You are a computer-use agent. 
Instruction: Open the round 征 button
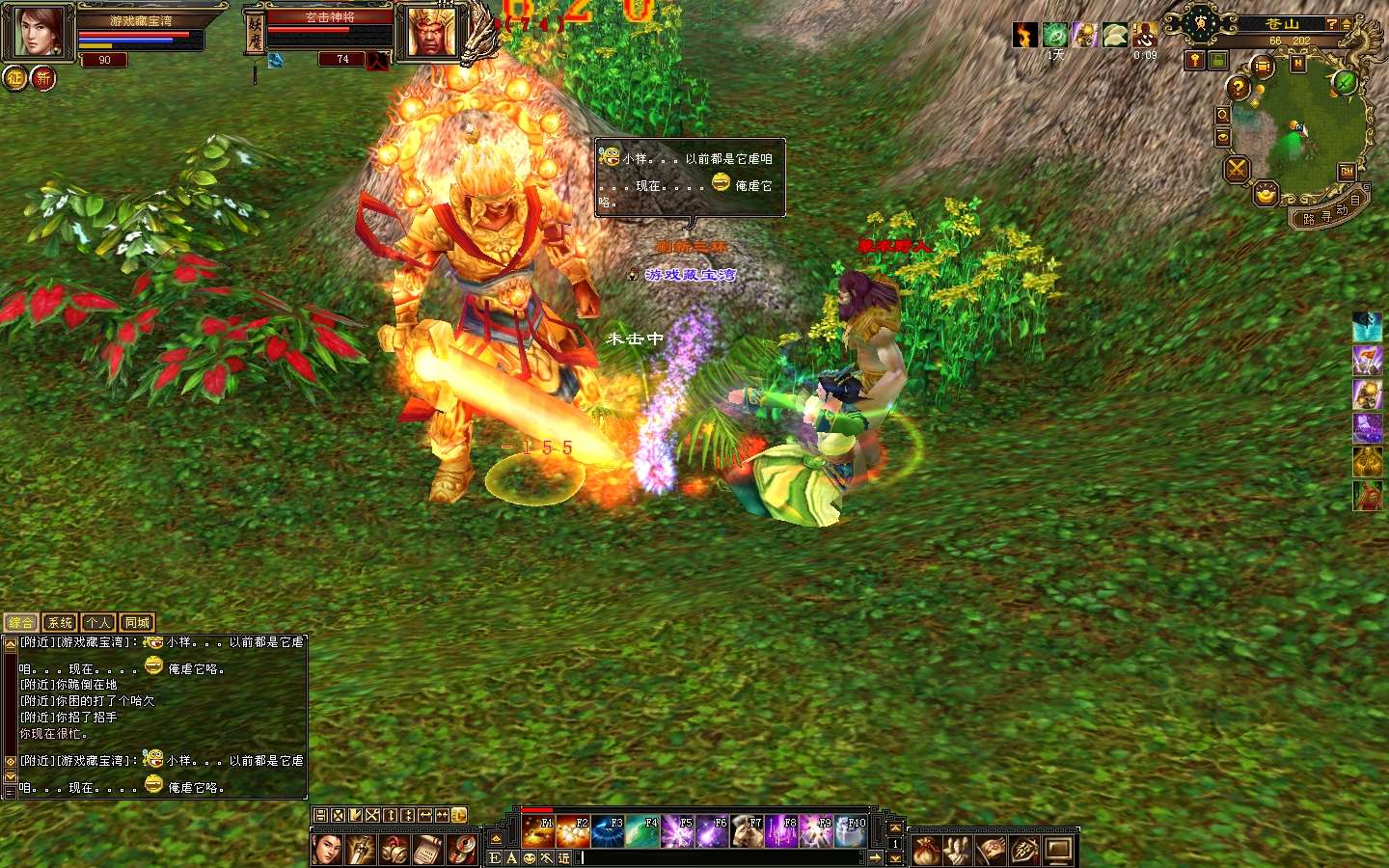point(15,78)
